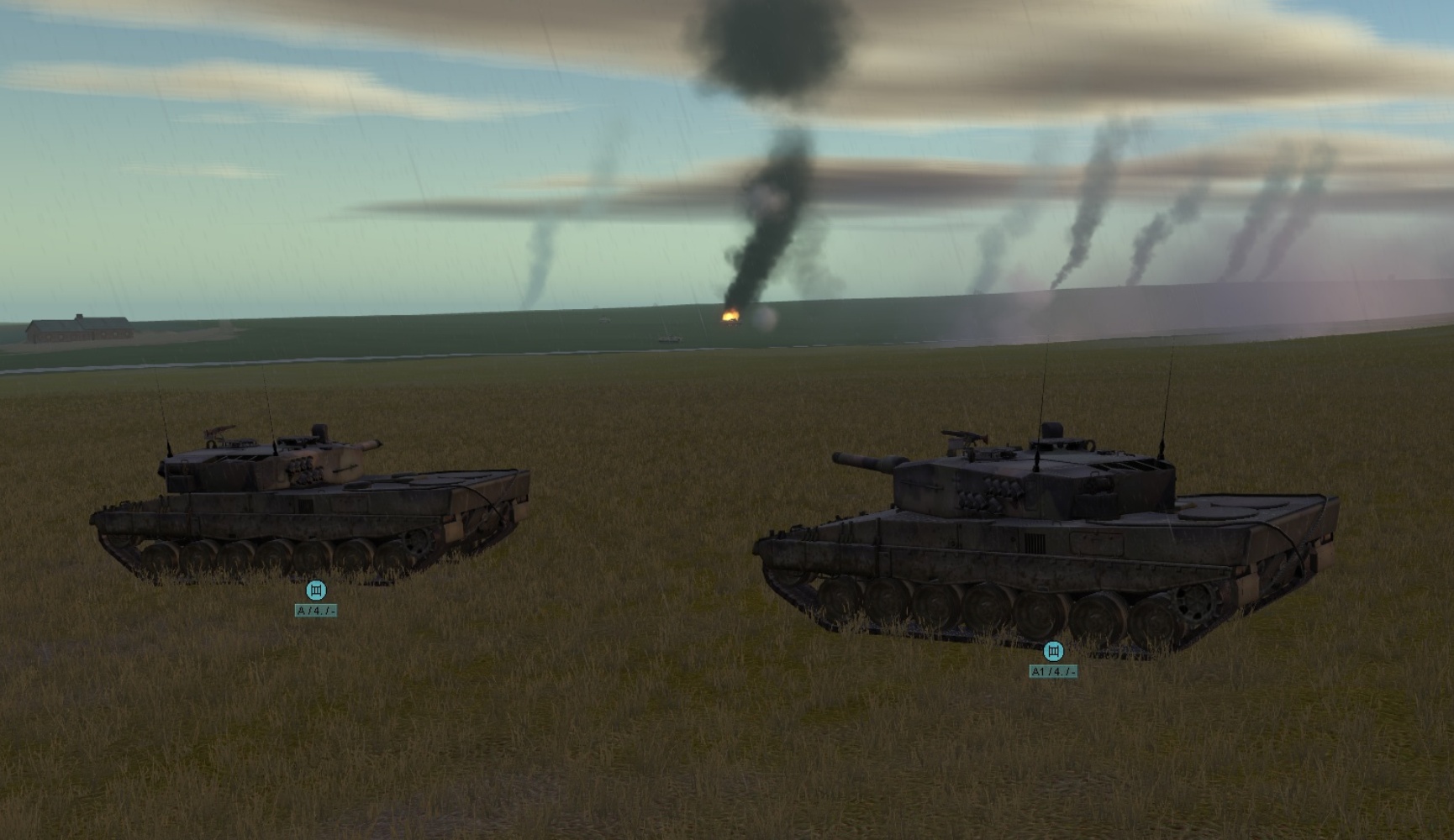Select the tank unit marker labeled A / 4.
Screen dimensions: 1454x840
tap(316, 590)
